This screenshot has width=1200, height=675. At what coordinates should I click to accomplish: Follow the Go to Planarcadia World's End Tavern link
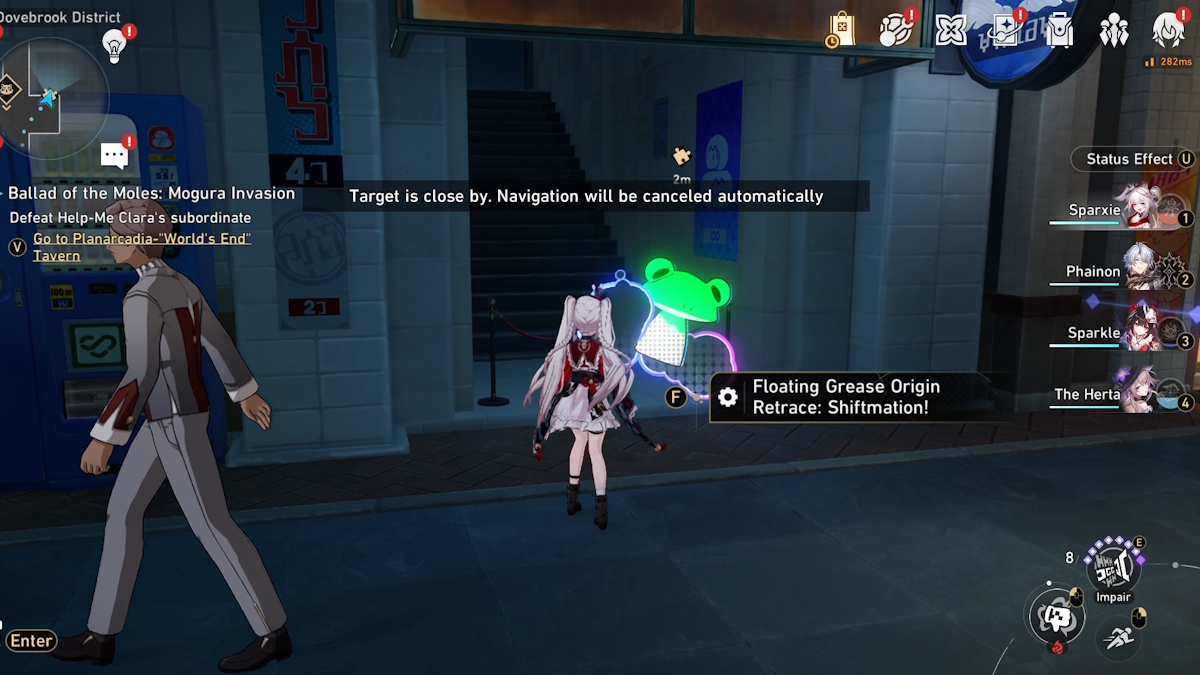pyautogui.click(x=141, y=247)
